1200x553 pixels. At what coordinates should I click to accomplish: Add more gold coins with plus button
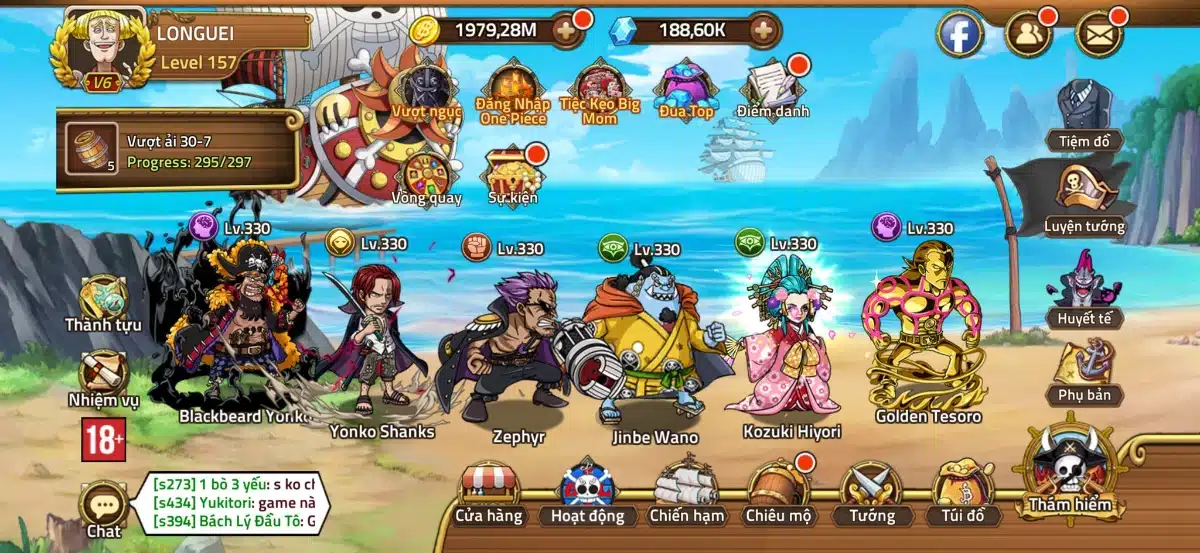[565, 30]
